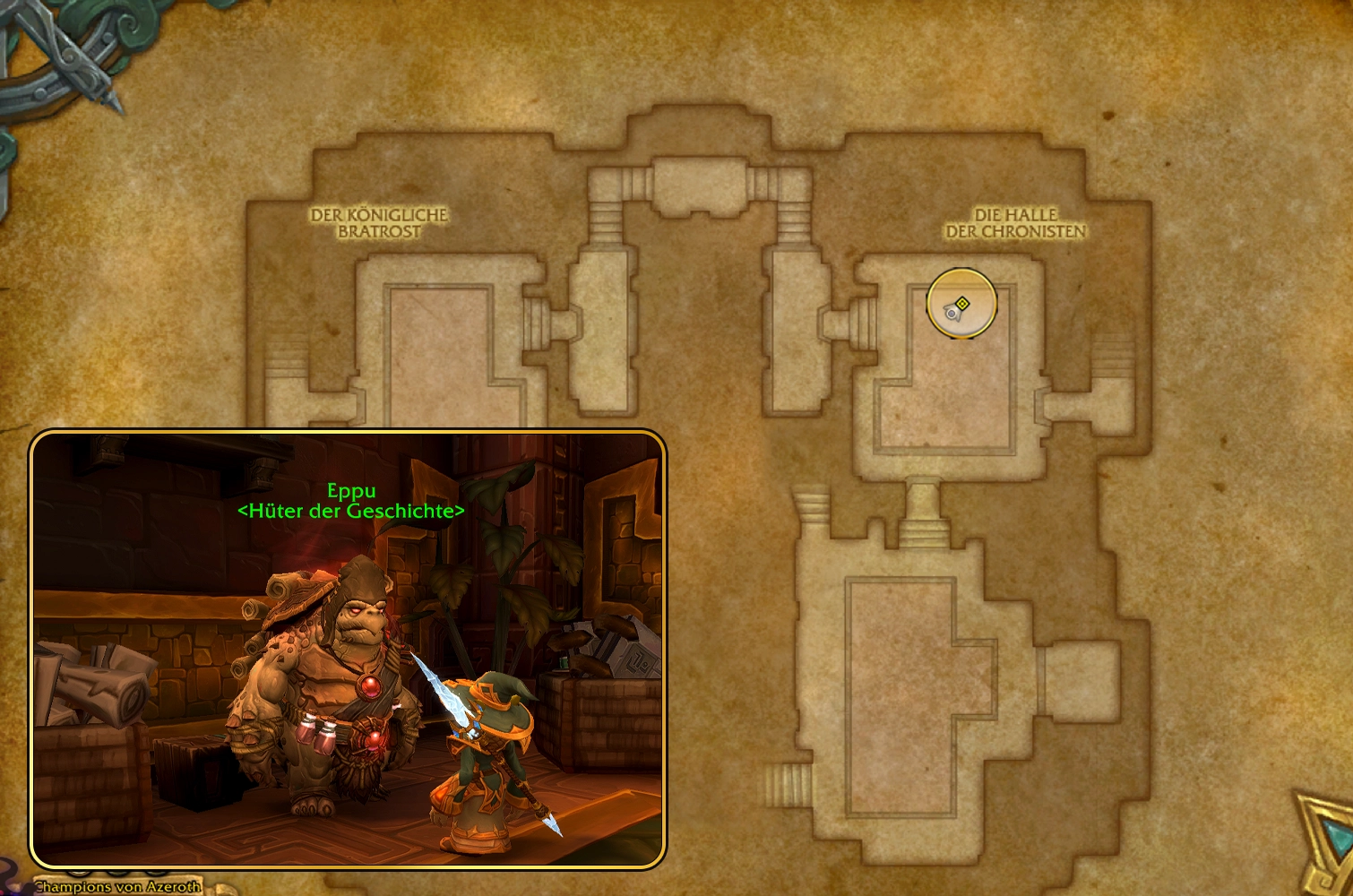Click the Eppu nameplate text
Image resolution: width=1353 pixels, height=896 pixels.
[352, 491]
